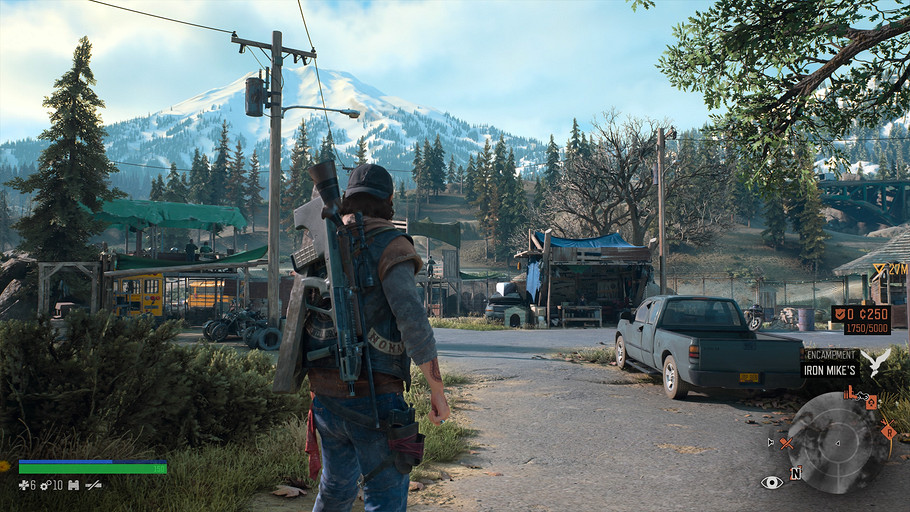Viewport: 910px width, 512px height.
Task: Click the crossed-out suppressor icon
Action: [x=93, y=485]
